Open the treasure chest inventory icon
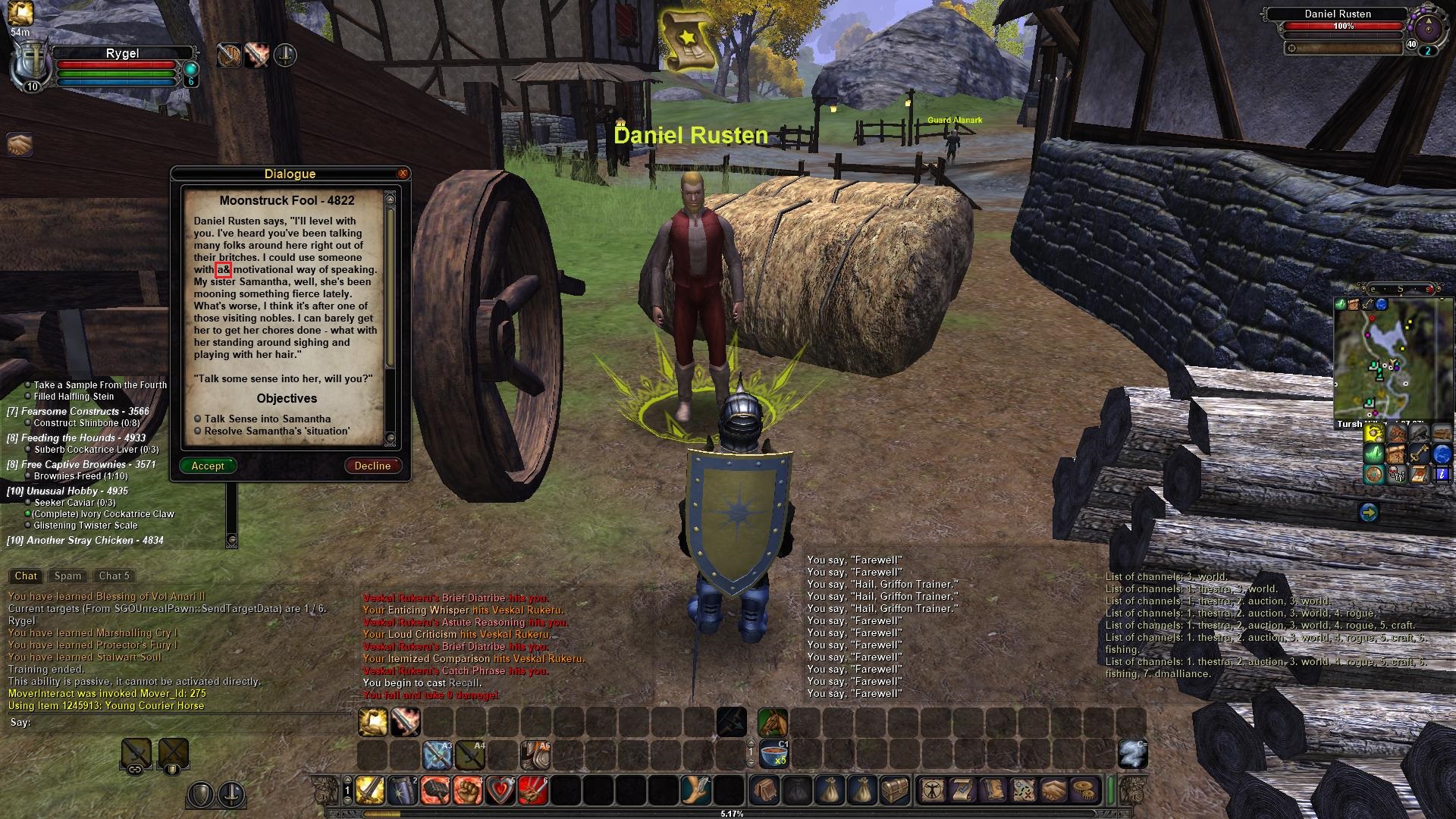Viewport: 1456px width, 819px height. click(893, 791)
